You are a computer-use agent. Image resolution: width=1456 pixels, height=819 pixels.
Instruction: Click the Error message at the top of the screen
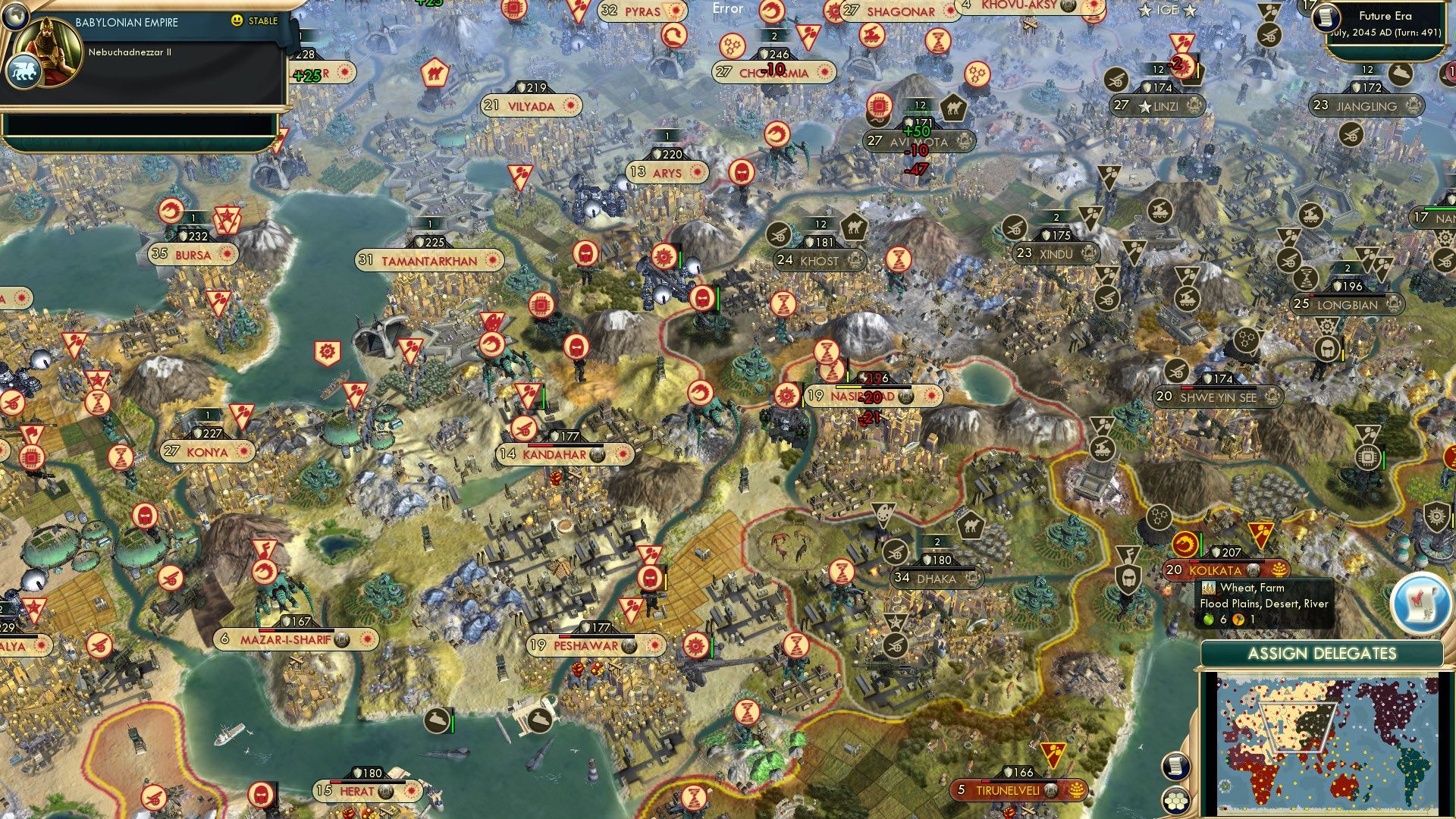pyautogui.click(x=727, y=9)
